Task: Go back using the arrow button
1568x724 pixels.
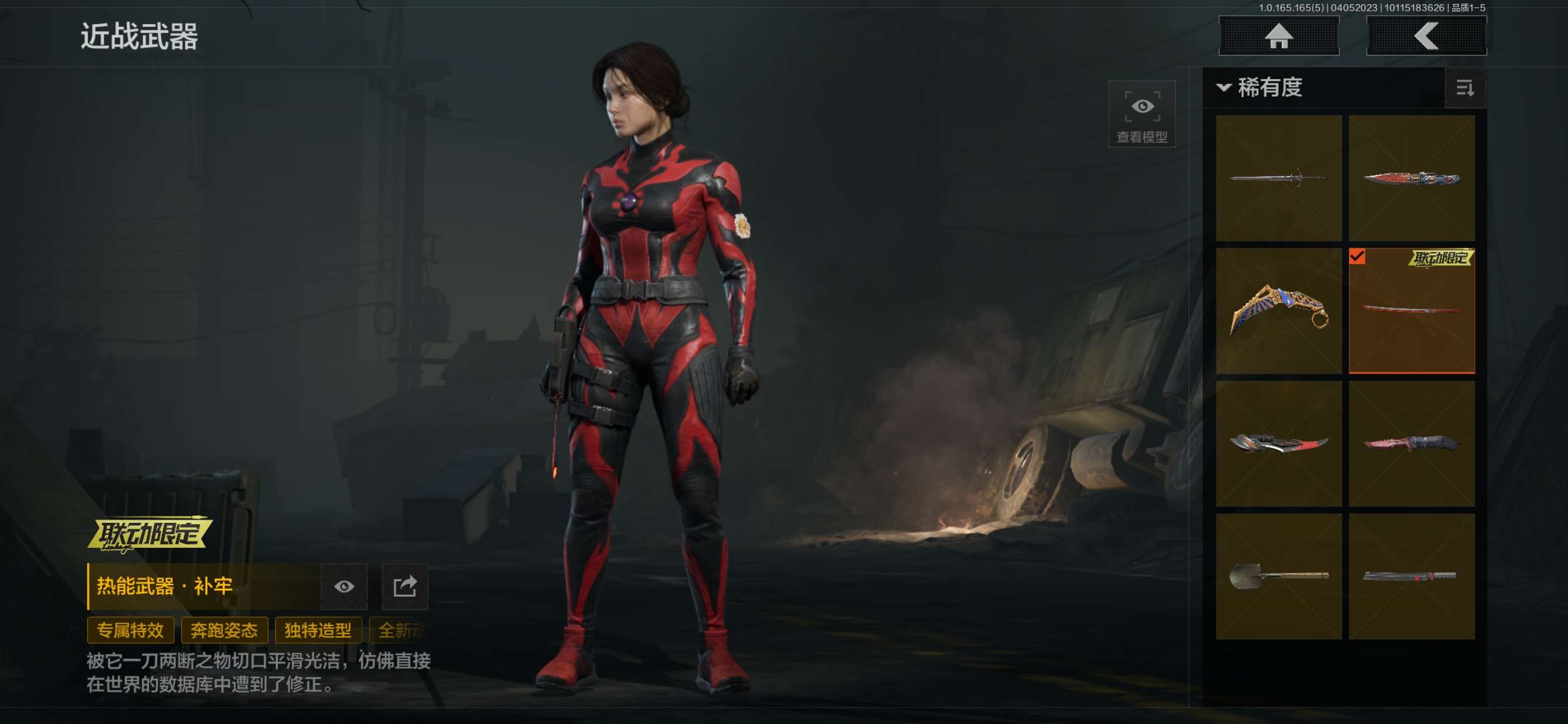Action: tap(1426, 36)
